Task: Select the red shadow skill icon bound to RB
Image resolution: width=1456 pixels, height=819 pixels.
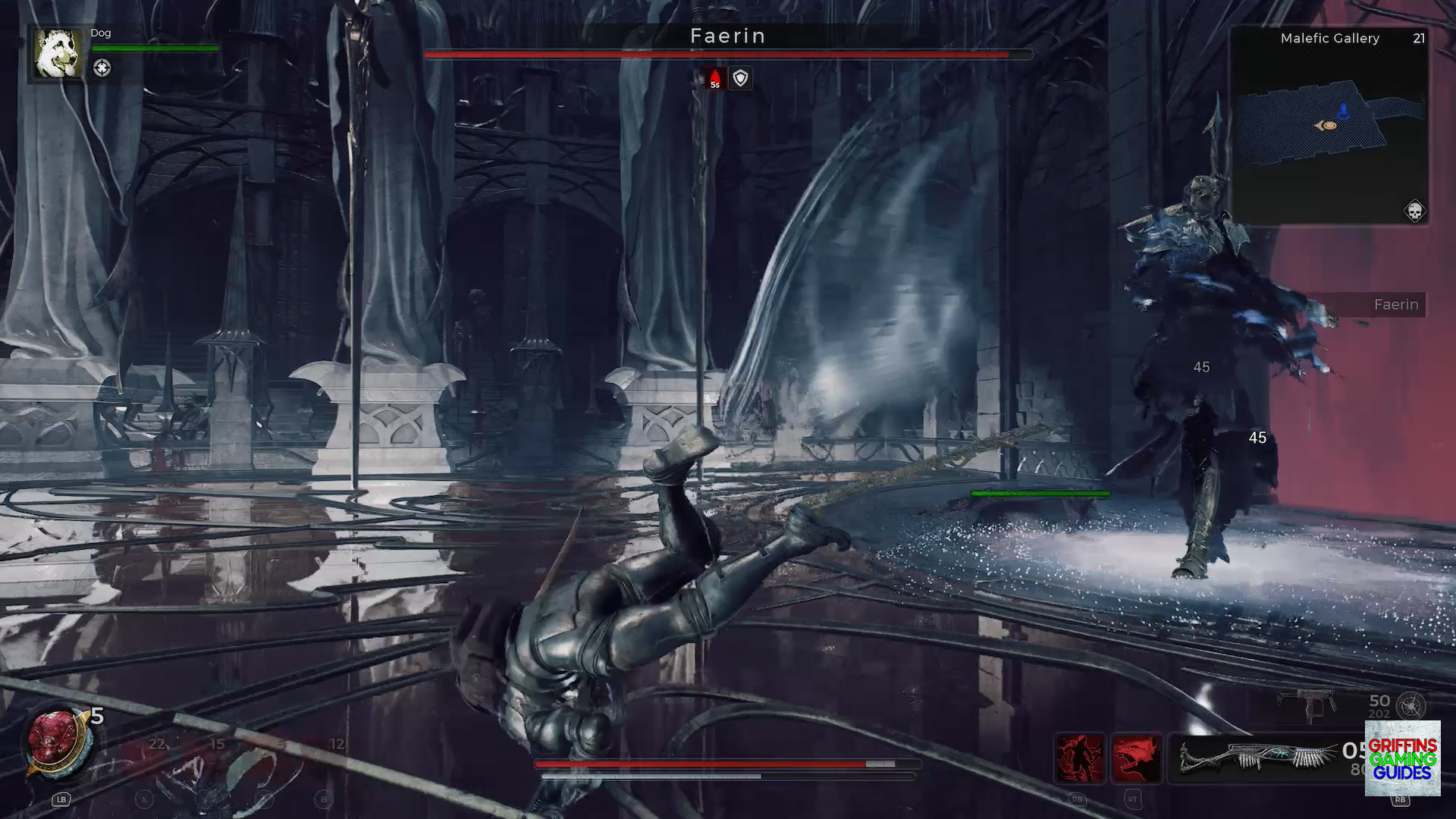Action: [1080, 758]
